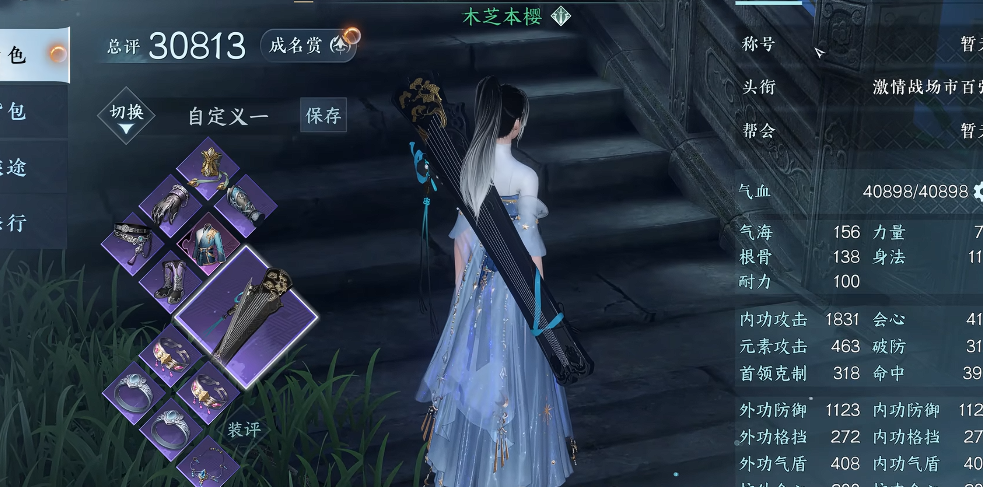Click the 切换 loadout switch button
The height and width of the screenshot is (487, 983).
tap(126, 115)
